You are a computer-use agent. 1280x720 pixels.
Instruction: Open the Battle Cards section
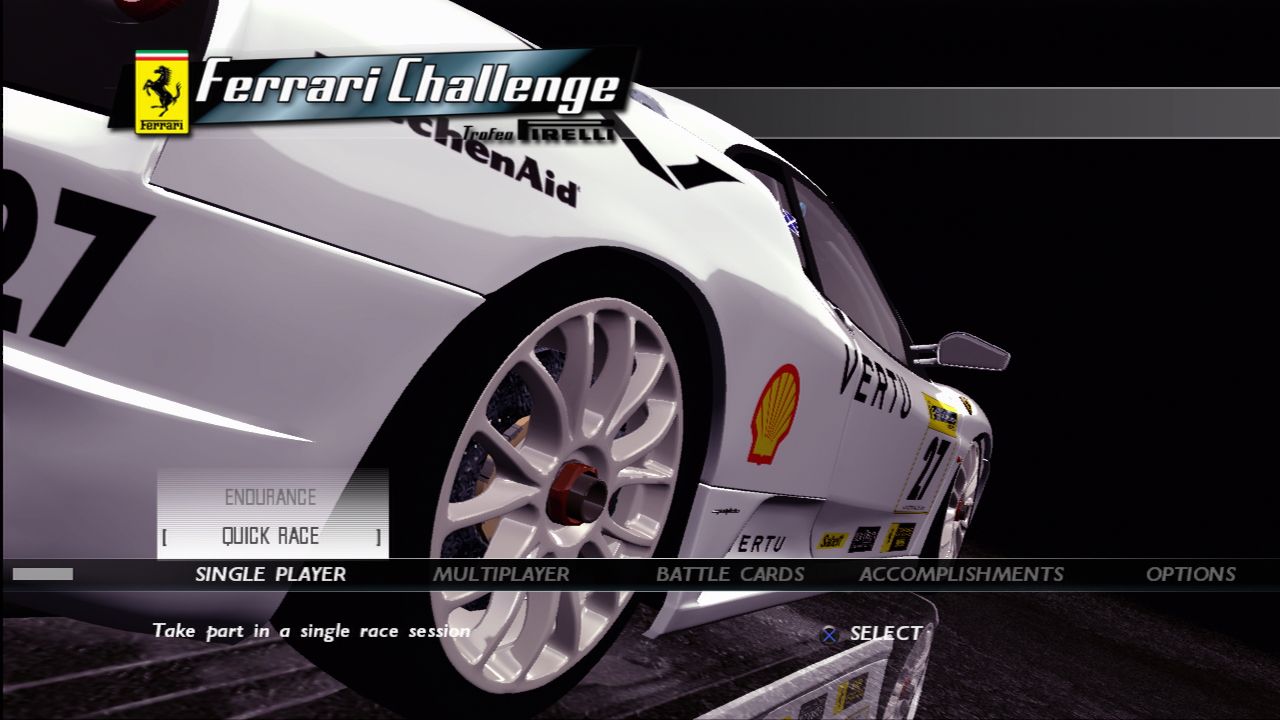coord(730,574)
